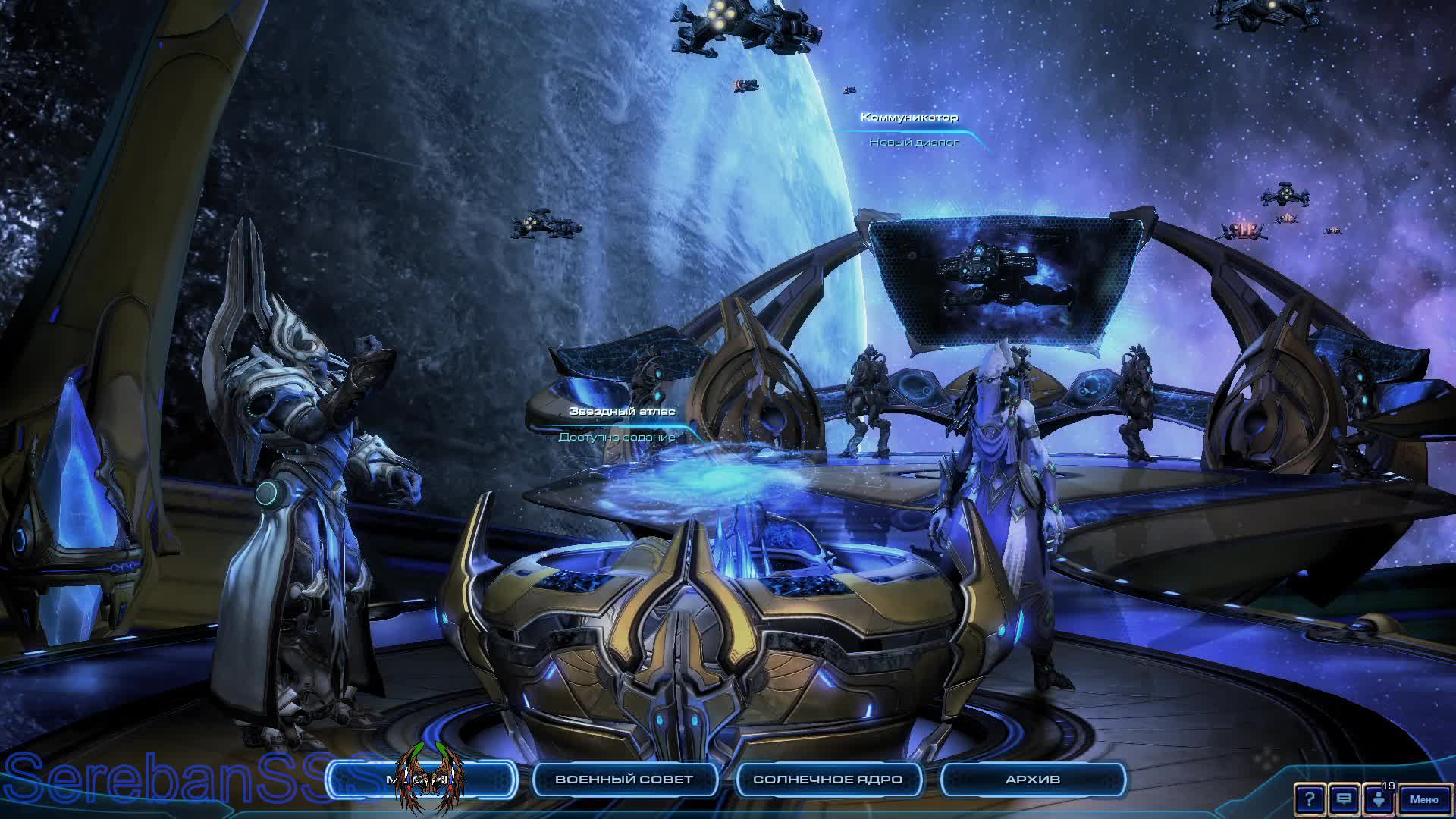Open the Военный совет (War Council) screen
The height and width of the screenshot is (819, 1456).
tap(624, 780)
